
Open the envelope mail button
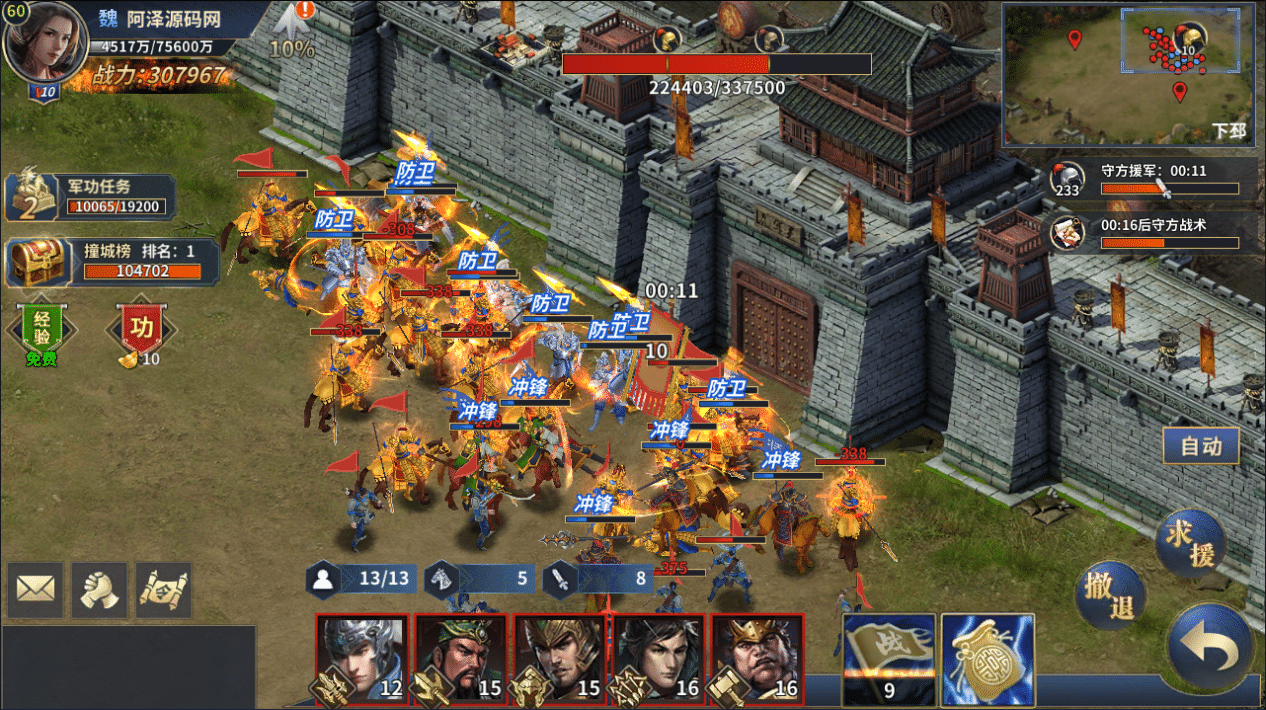pyautogui.click(x=36, y=590)
